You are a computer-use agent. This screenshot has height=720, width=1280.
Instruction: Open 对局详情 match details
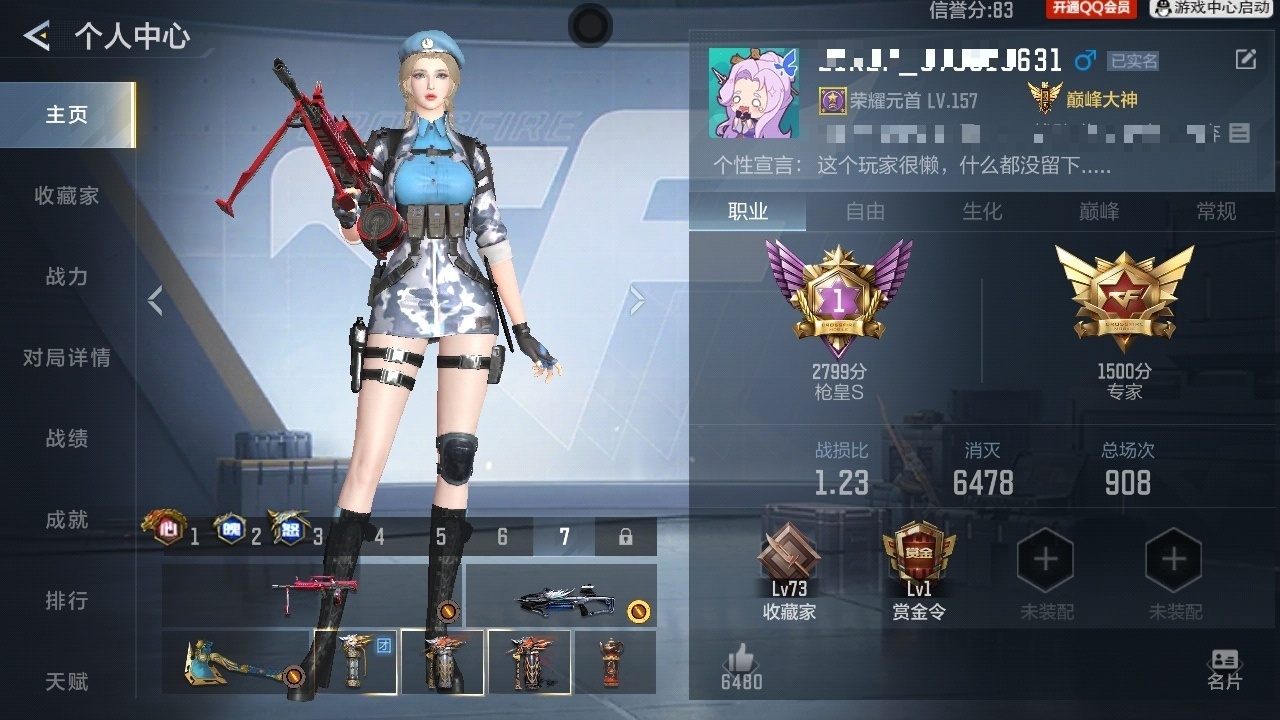pos(67,358)
